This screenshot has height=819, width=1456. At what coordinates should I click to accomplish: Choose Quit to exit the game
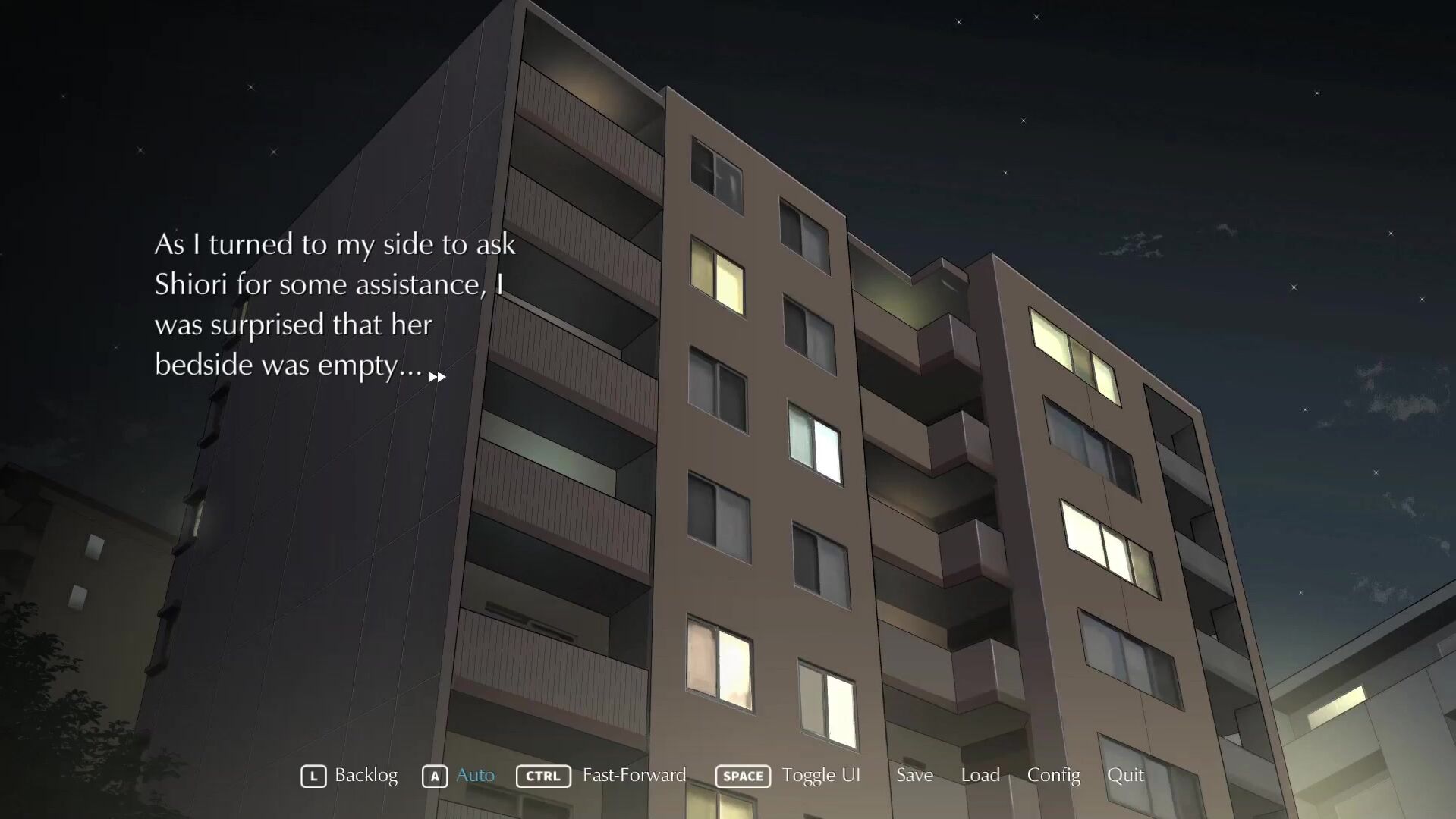point(1125,775)
